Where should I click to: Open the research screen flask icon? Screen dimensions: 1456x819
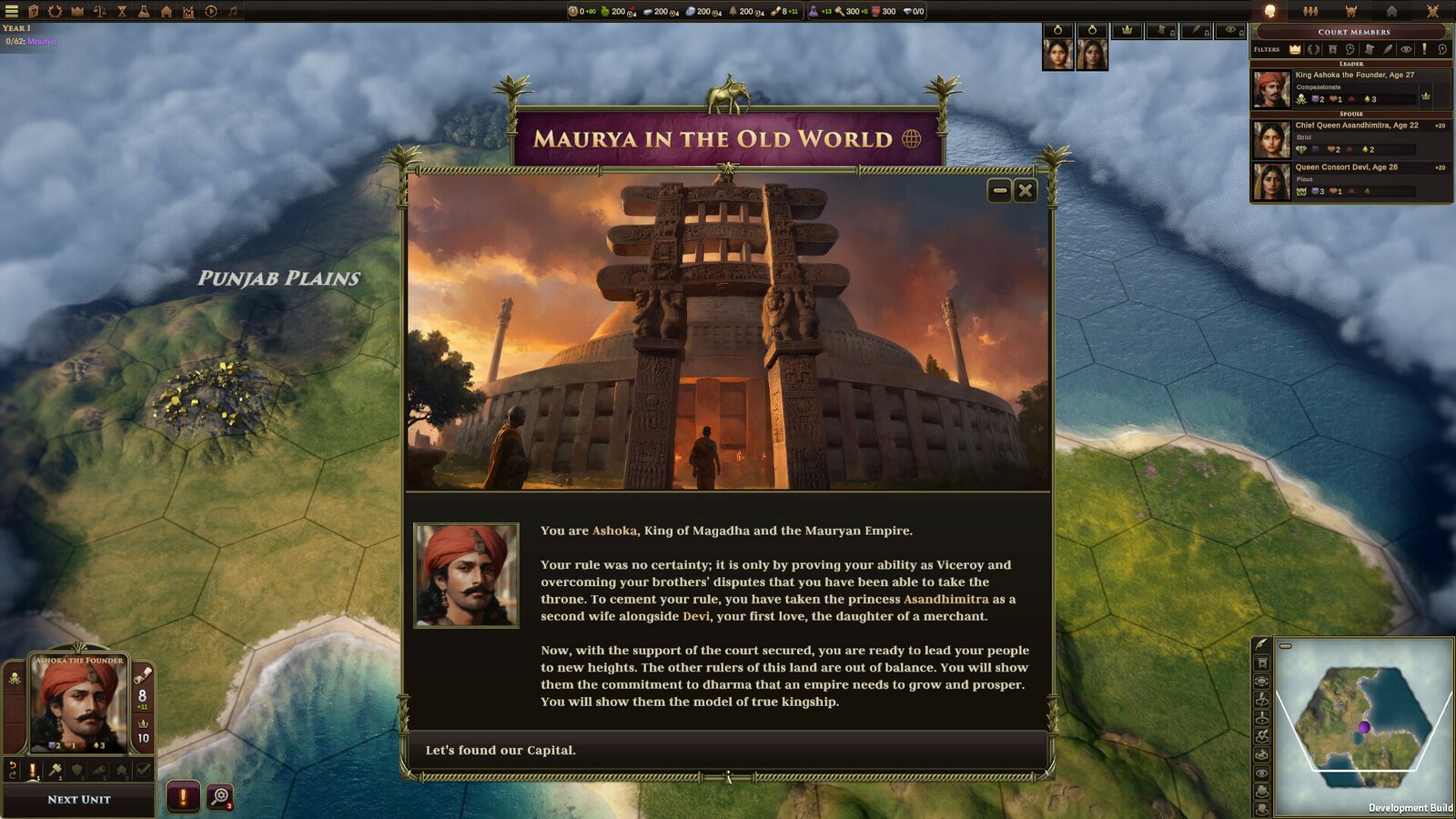click(143, 12)
